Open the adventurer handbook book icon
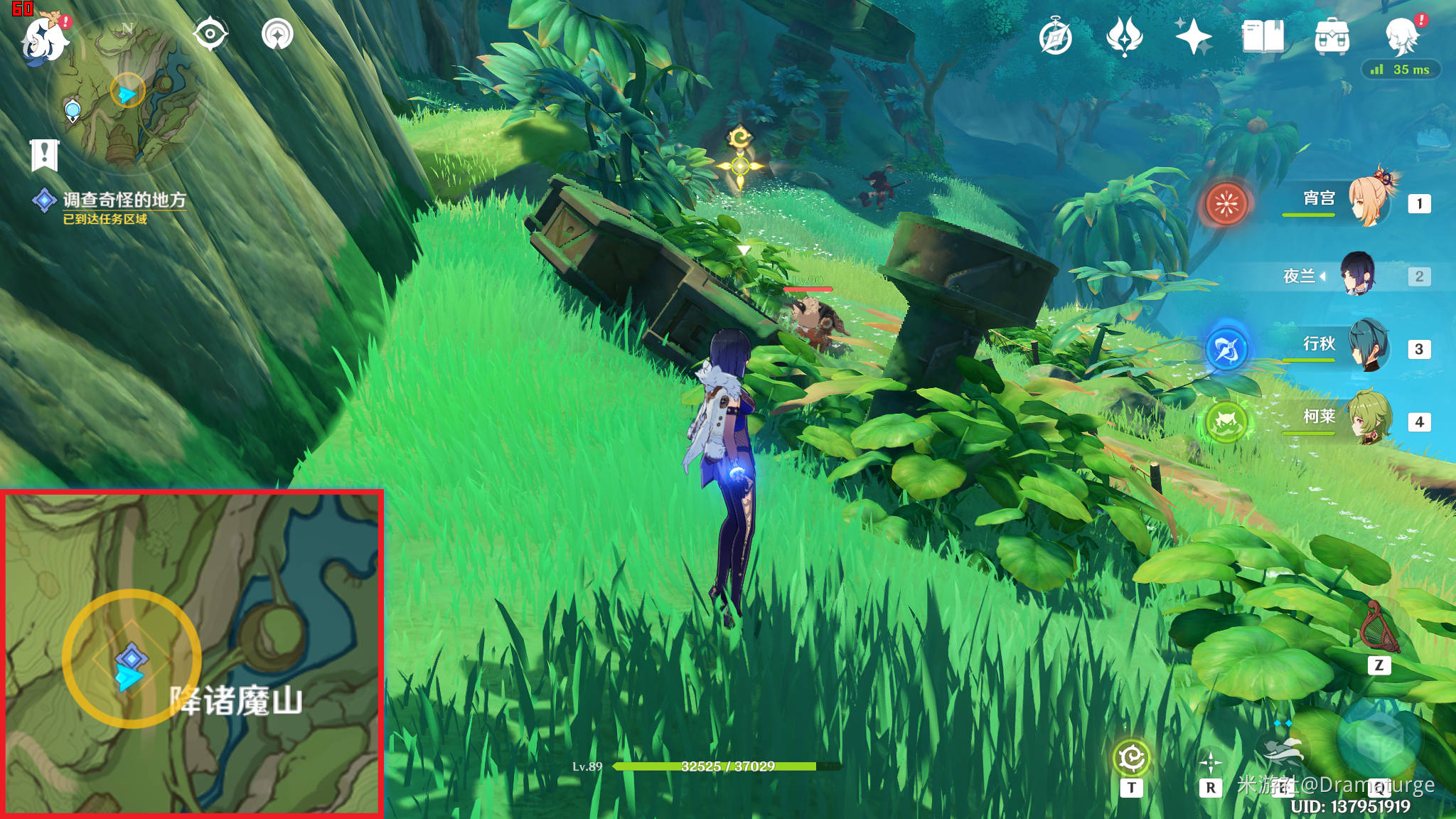 coord(1263,37)
